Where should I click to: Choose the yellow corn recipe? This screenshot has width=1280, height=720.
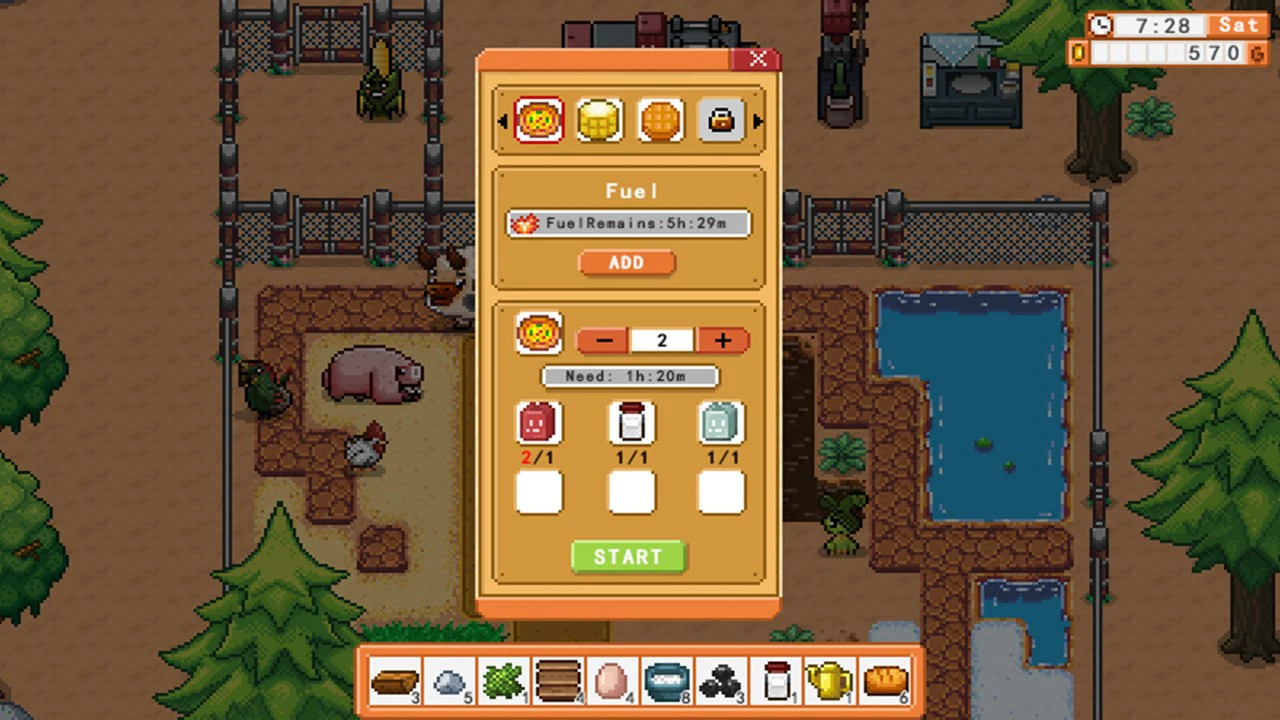click(599, 121)
